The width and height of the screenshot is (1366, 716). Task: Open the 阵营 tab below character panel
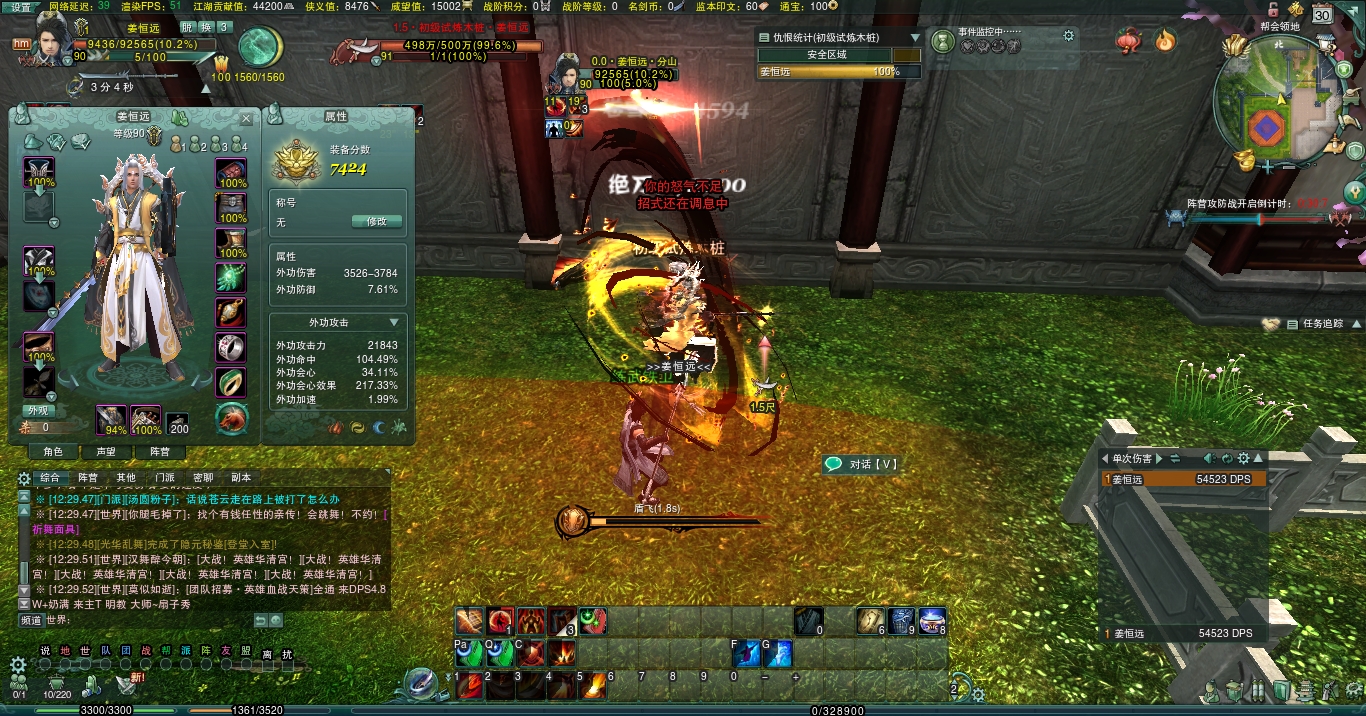(160, 452)
